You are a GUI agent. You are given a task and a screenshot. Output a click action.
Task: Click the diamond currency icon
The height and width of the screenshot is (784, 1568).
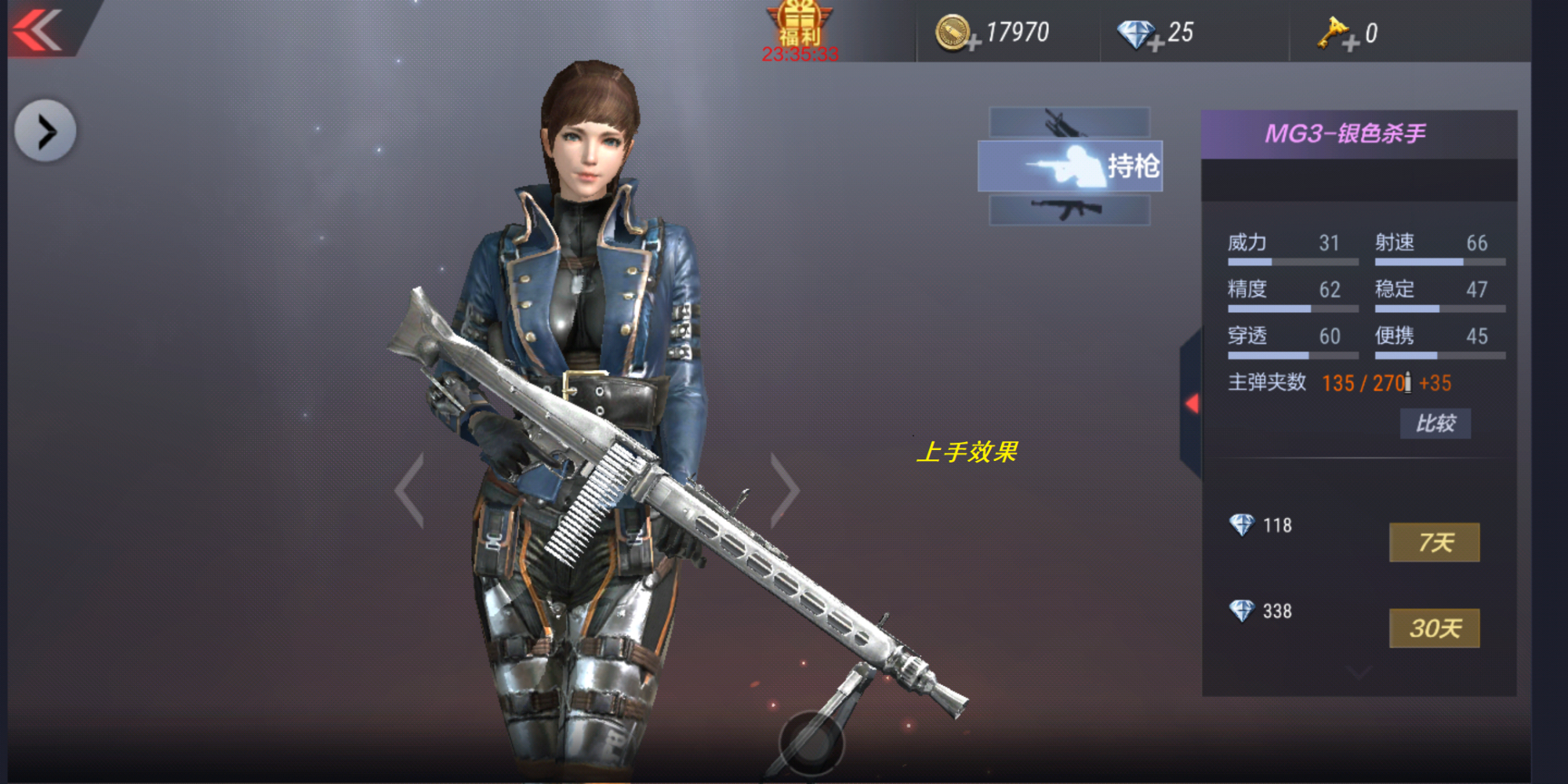(1134, 33)
